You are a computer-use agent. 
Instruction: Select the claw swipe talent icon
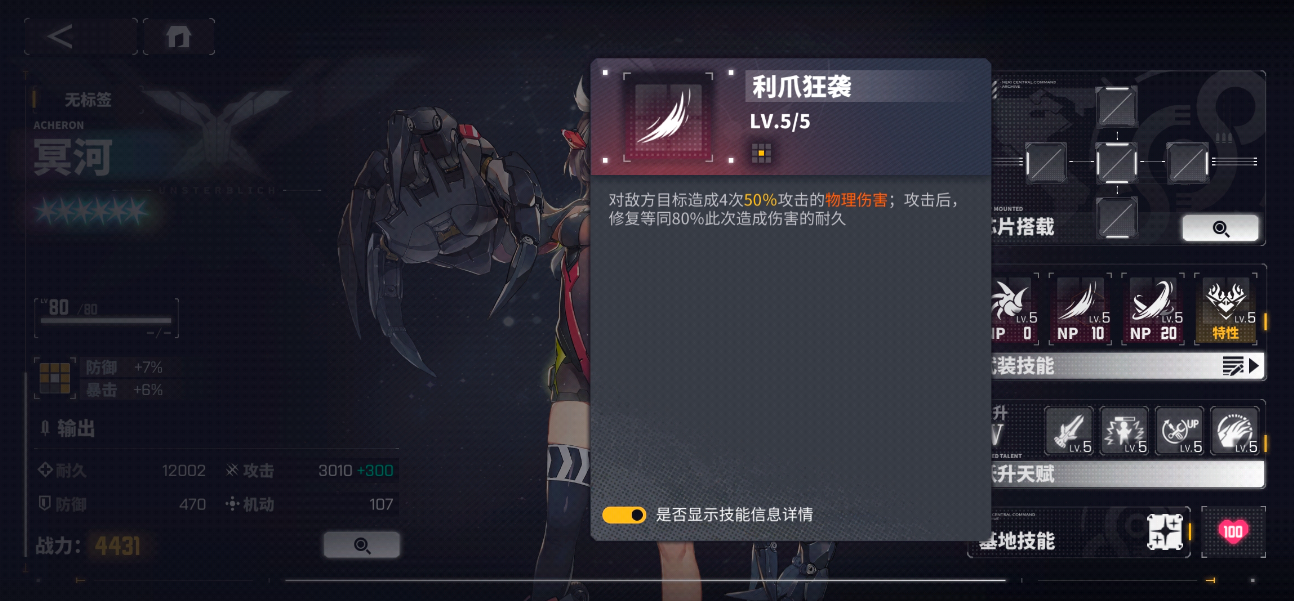coord(1234,432)
